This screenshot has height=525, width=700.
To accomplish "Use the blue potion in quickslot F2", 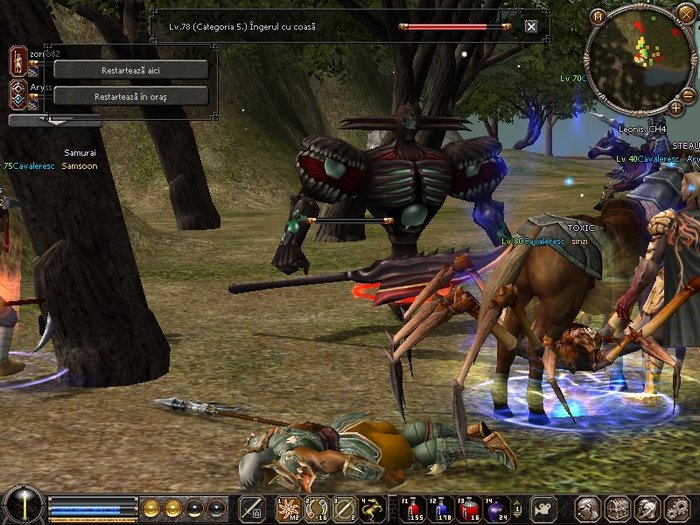I will pos(439,507).
